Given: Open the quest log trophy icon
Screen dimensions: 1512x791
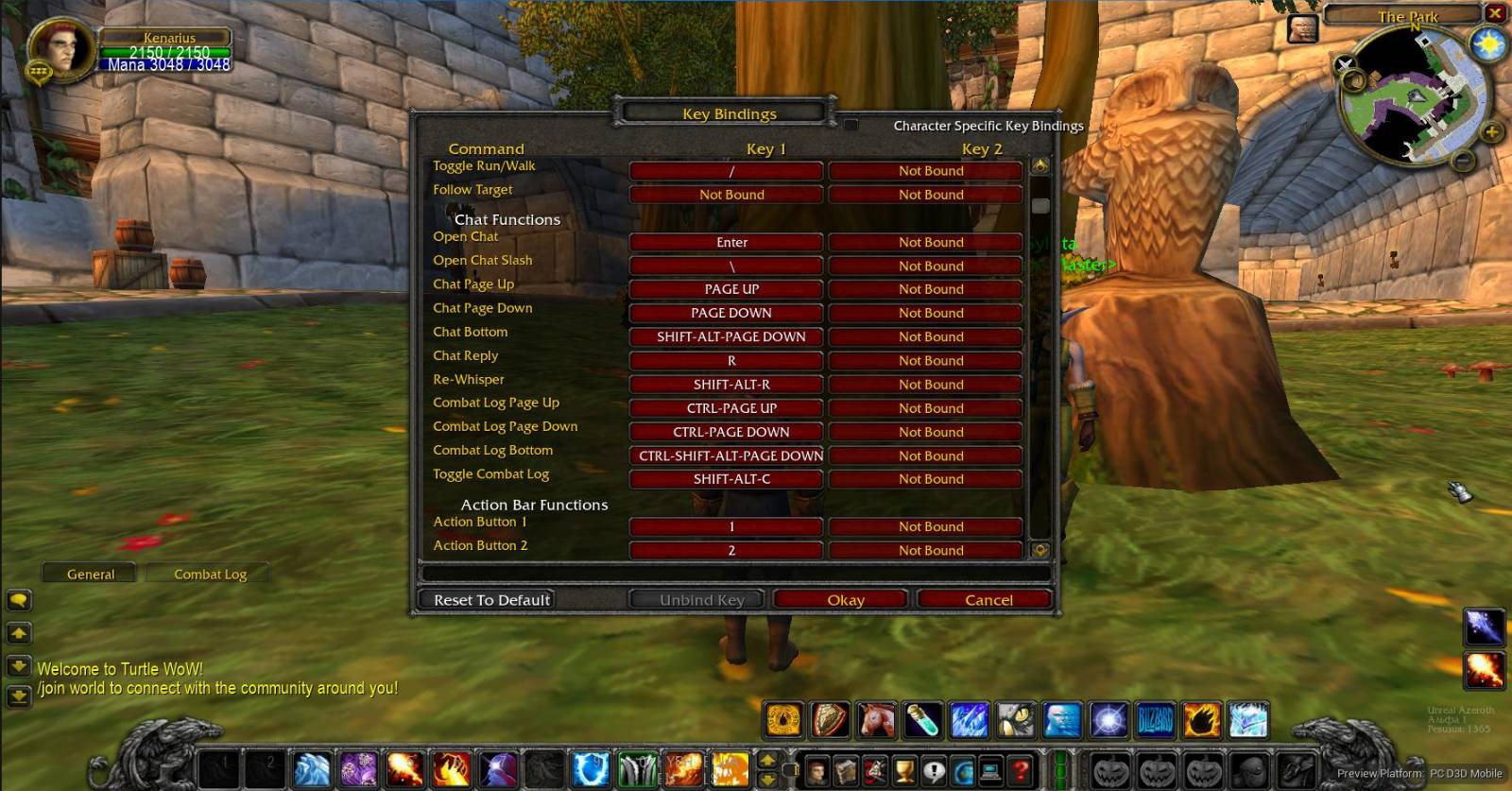Looking at the screenshot, I should click(x=903, y=769).
